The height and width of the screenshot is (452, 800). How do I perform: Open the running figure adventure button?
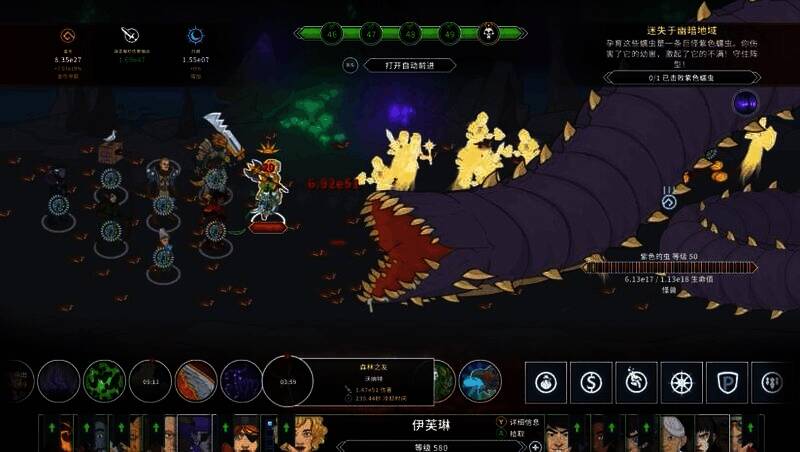636,382
